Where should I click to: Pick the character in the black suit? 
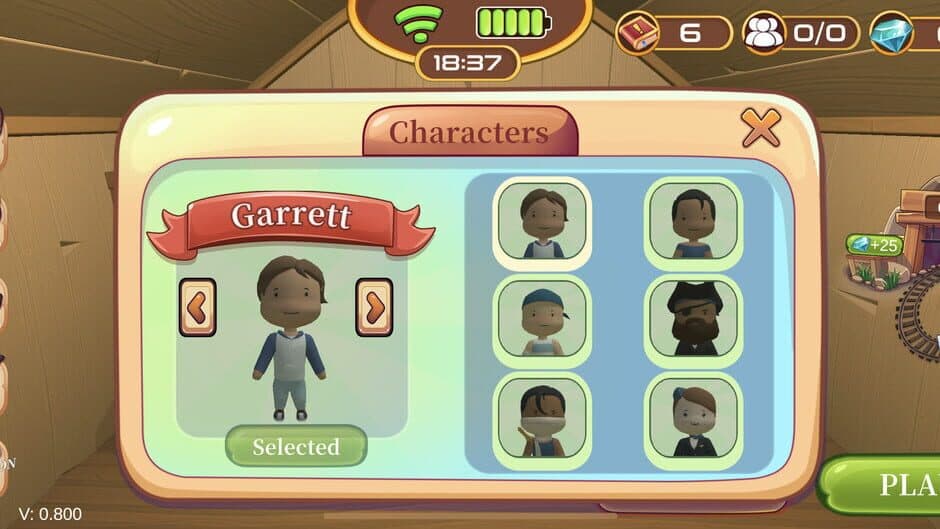coord(693,417)
